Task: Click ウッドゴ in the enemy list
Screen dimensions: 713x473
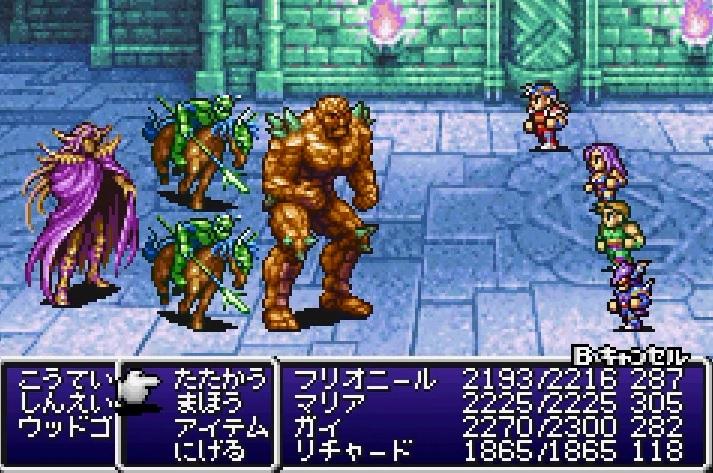Action: [60, 428]
